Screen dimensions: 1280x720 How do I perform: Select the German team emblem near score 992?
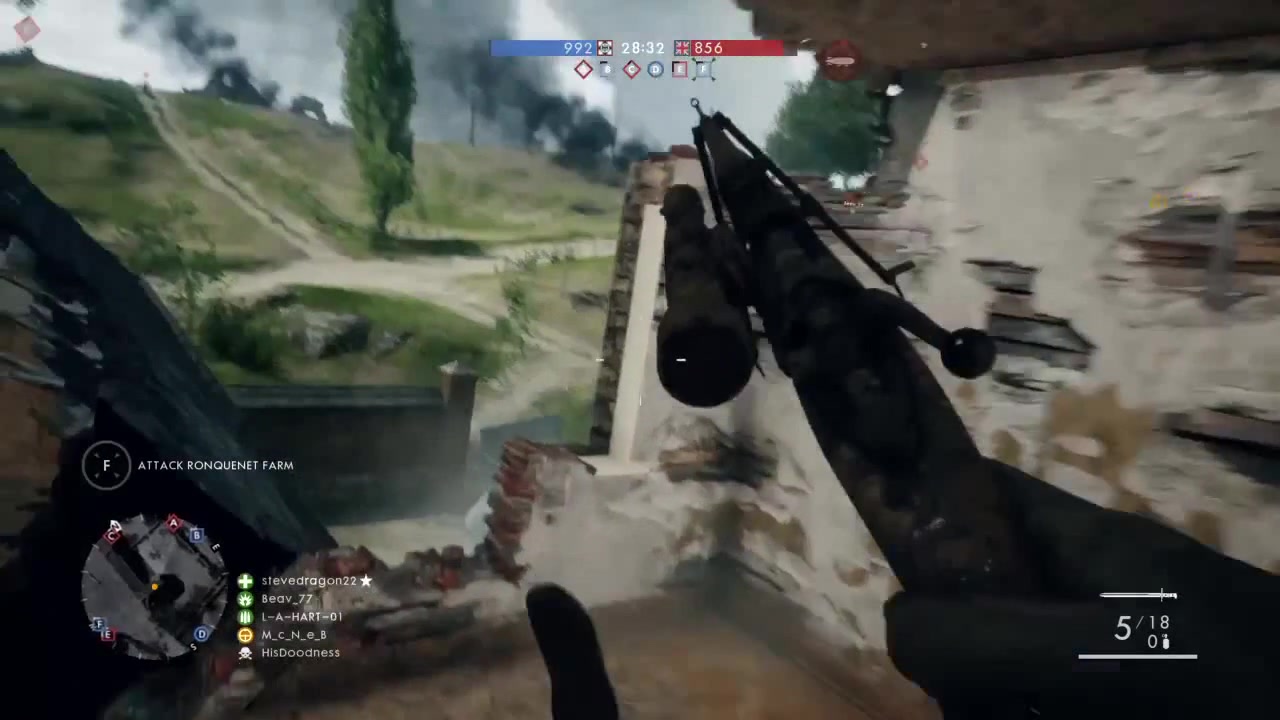tap(605, 48)
